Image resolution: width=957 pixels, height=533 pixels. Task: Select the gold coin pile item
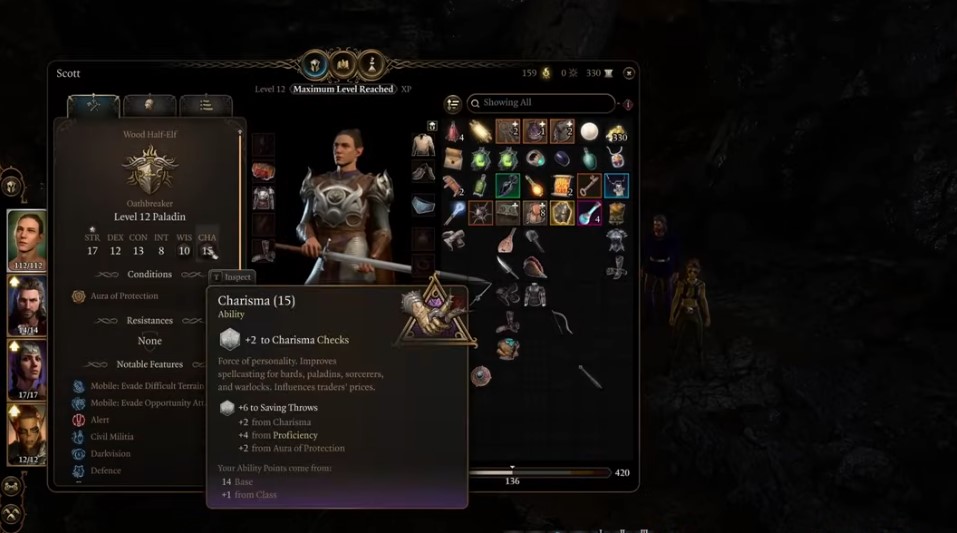click(616, 132)
